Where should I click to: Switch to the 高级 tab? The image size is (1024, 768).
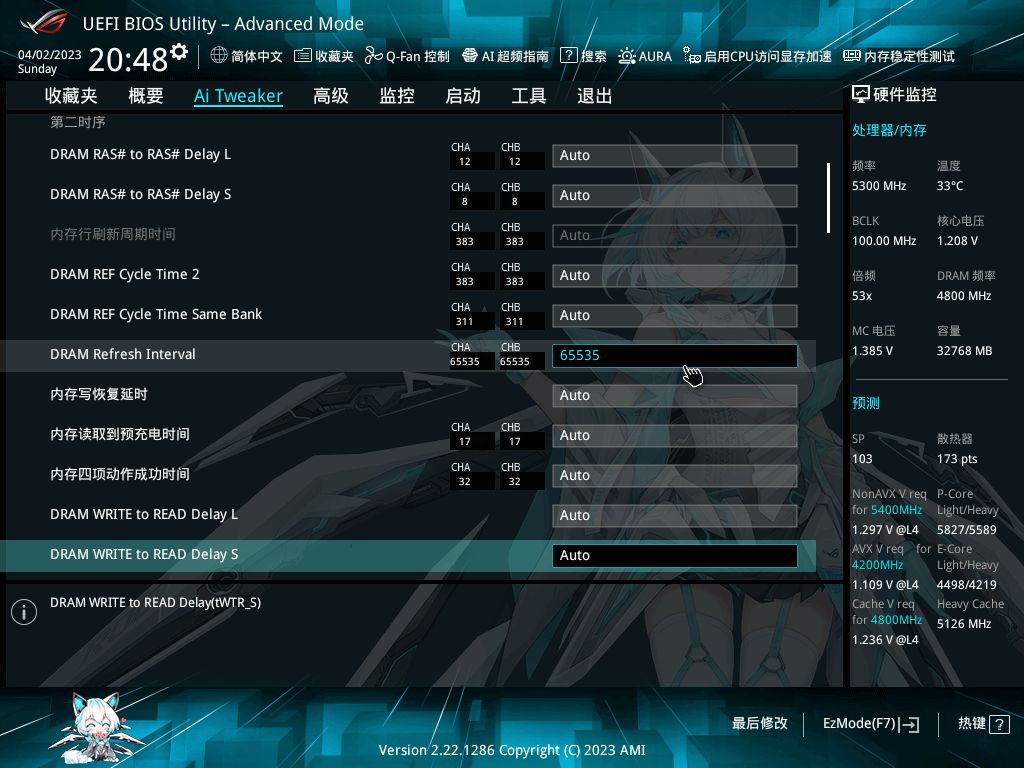pos(331,96)
